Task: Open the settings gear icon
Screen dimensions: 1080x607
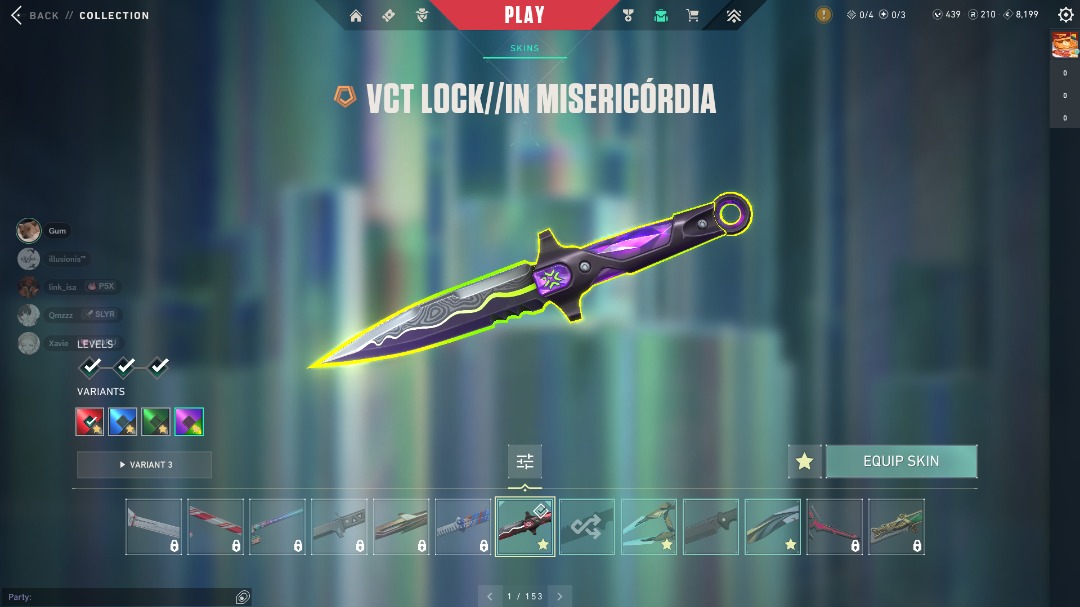Action: [1065, 15]
